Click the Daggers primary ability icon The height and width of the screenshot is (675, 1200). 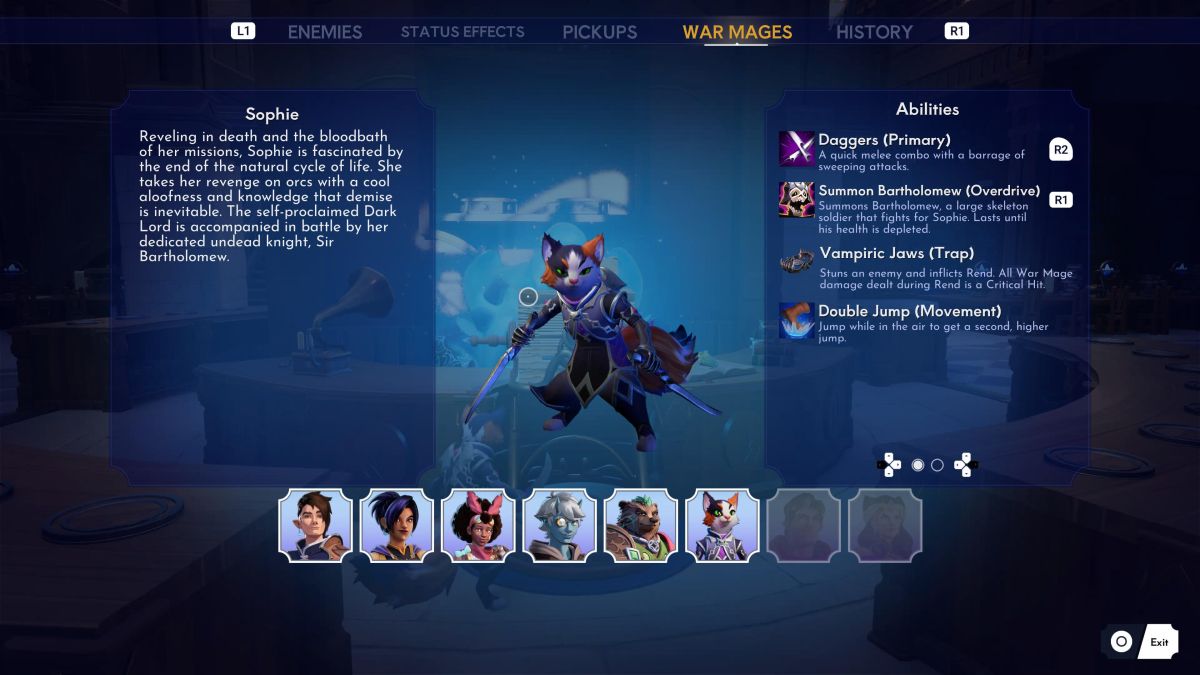[x=797, y=149]
